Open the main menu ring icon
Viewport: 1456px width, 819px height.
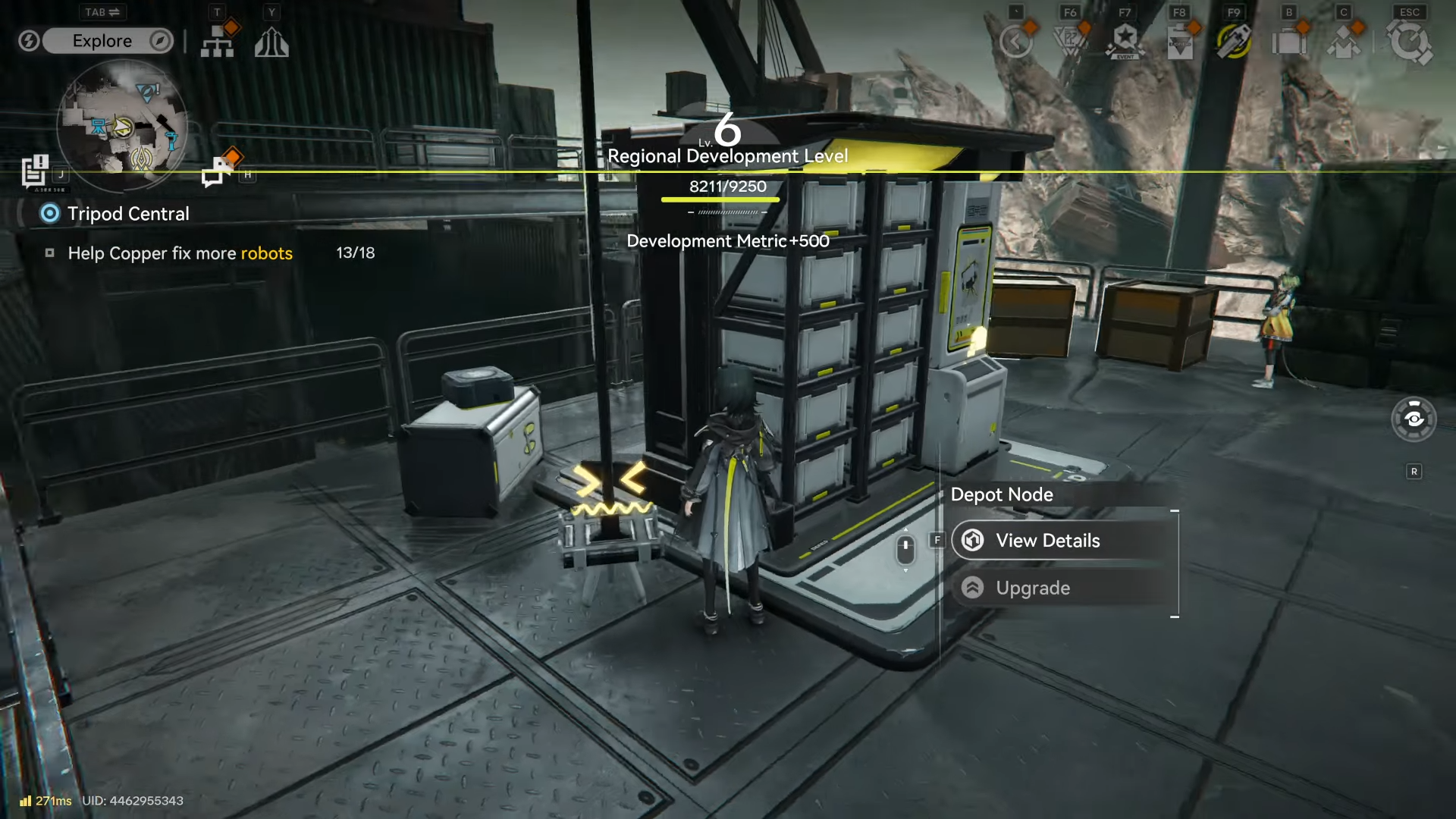(1409, 42)
